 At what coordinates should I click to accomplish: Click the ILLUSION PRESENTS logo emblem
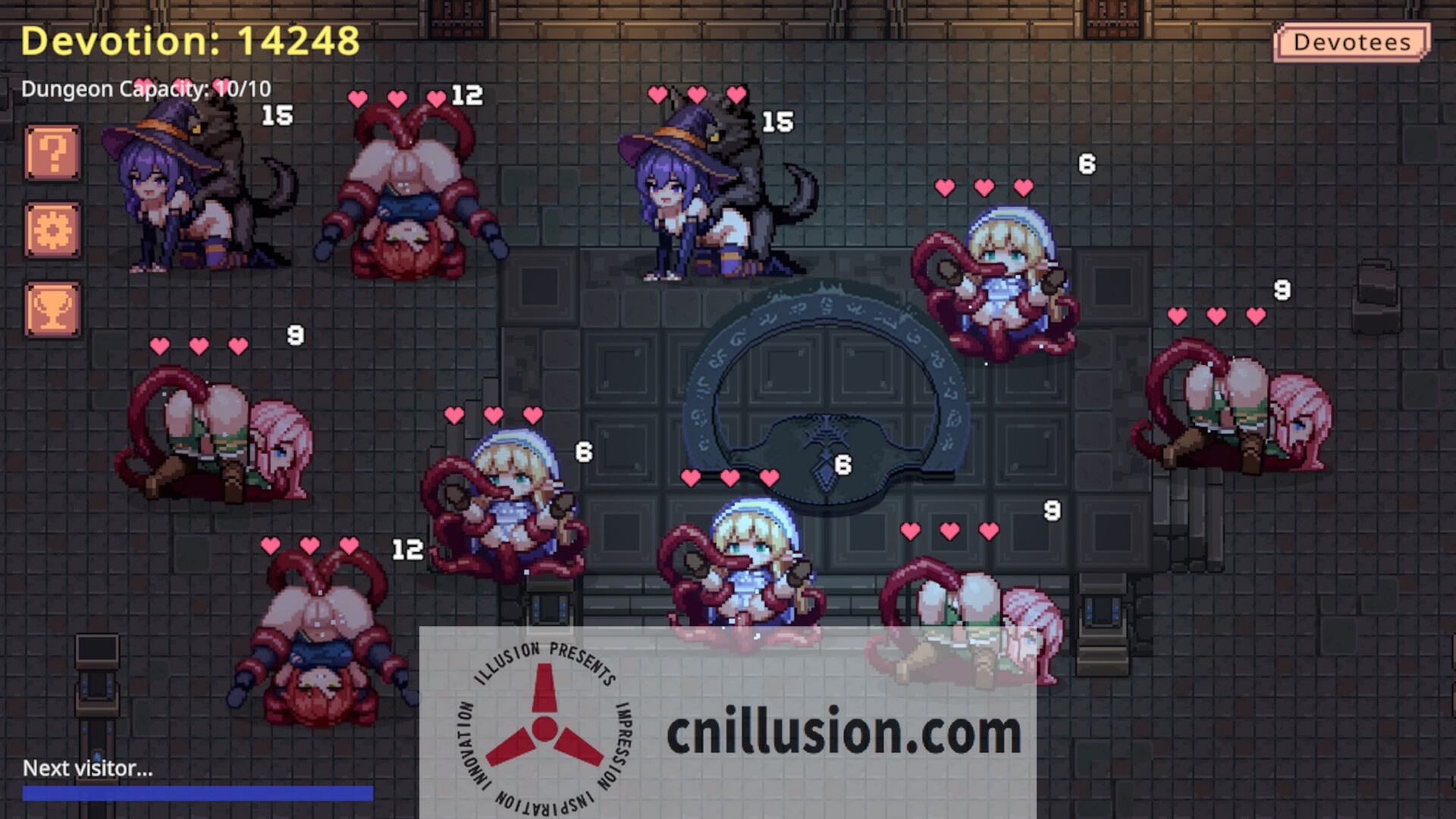pyautogui.click(x=544, y=732)
